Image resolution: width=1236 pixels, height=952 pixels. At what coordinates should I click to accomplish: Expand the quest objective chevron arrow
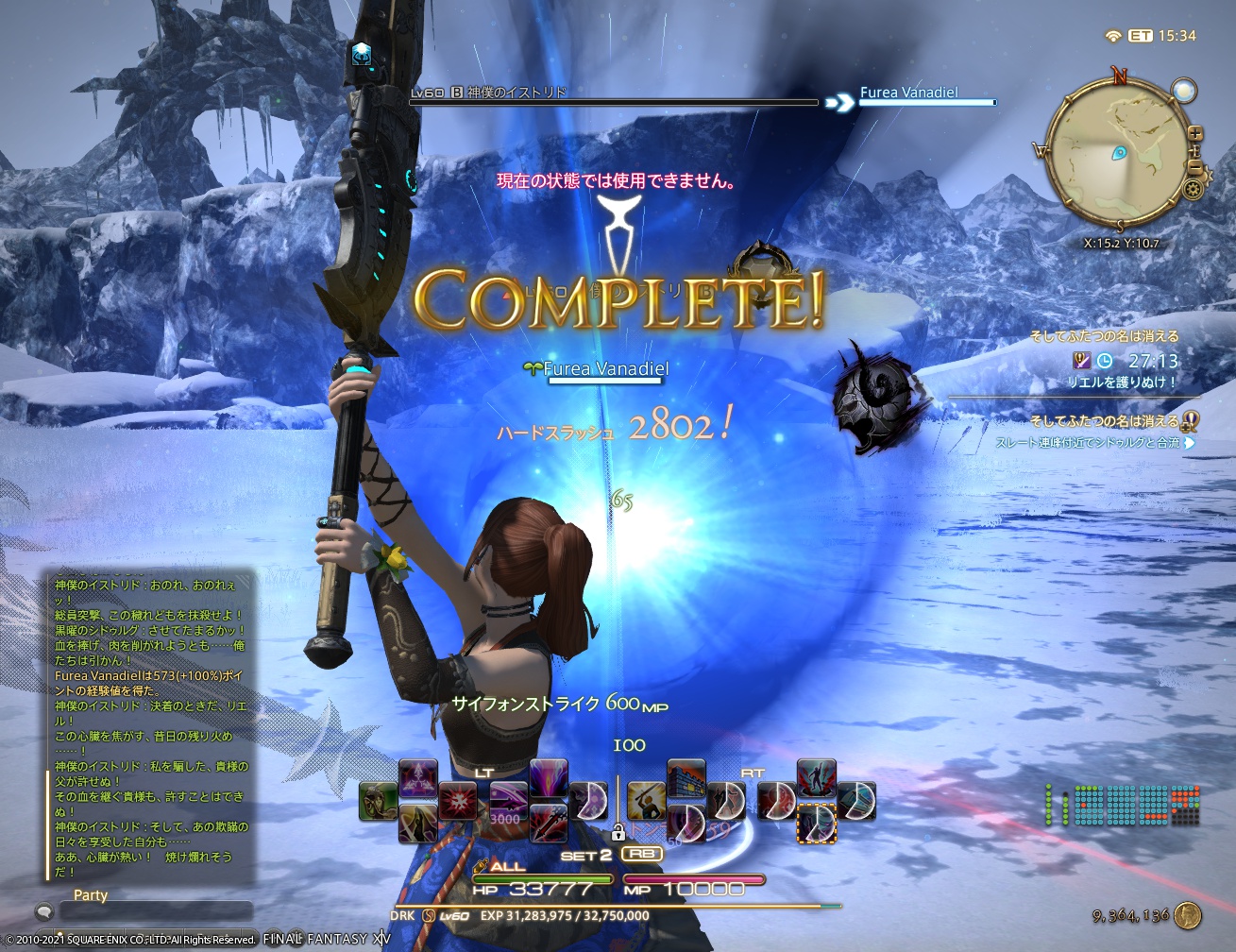click(x=1190, y=443)
